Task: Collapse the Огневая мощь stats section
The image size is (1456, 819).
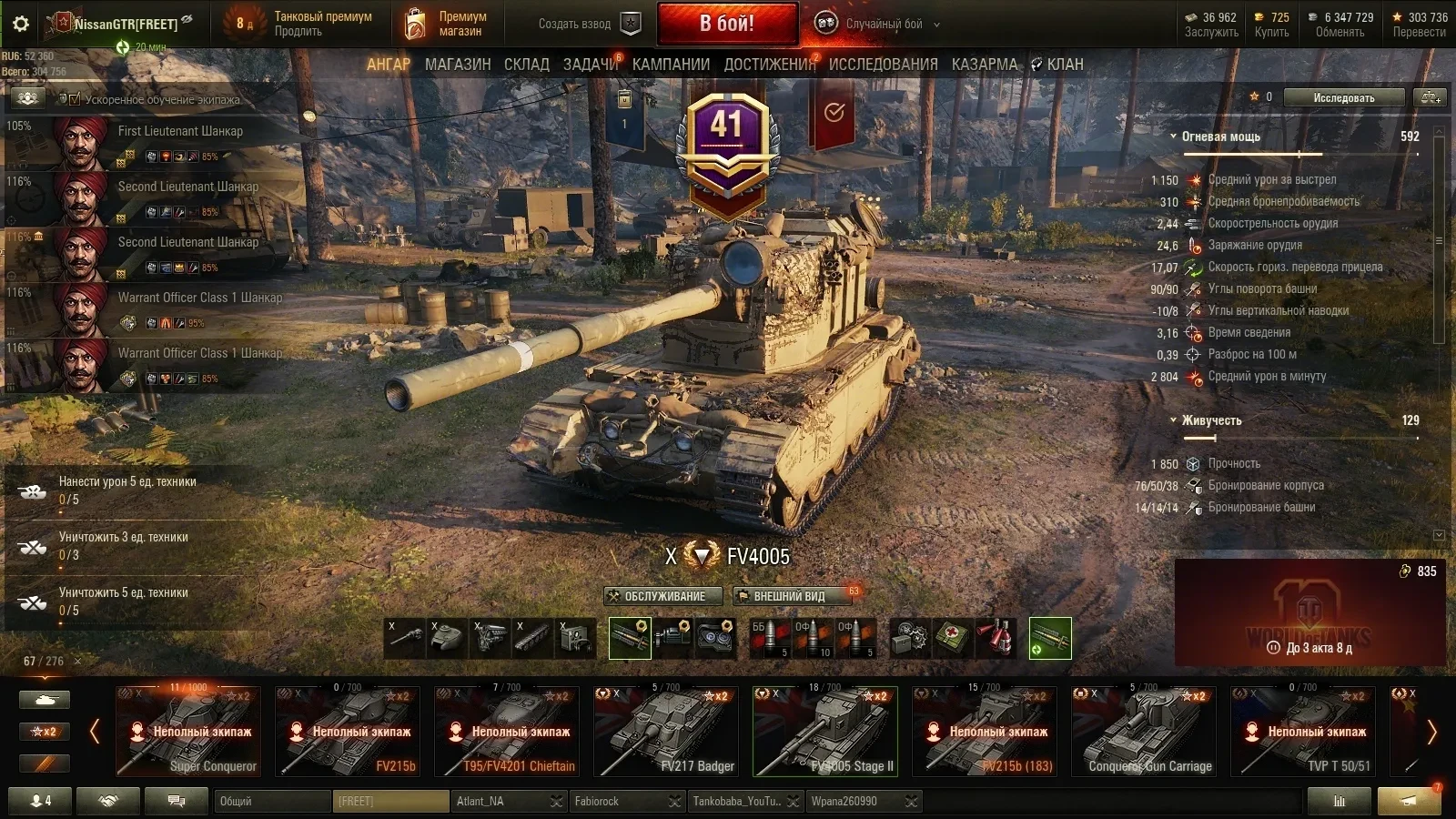Action: tap(1174, 136)
